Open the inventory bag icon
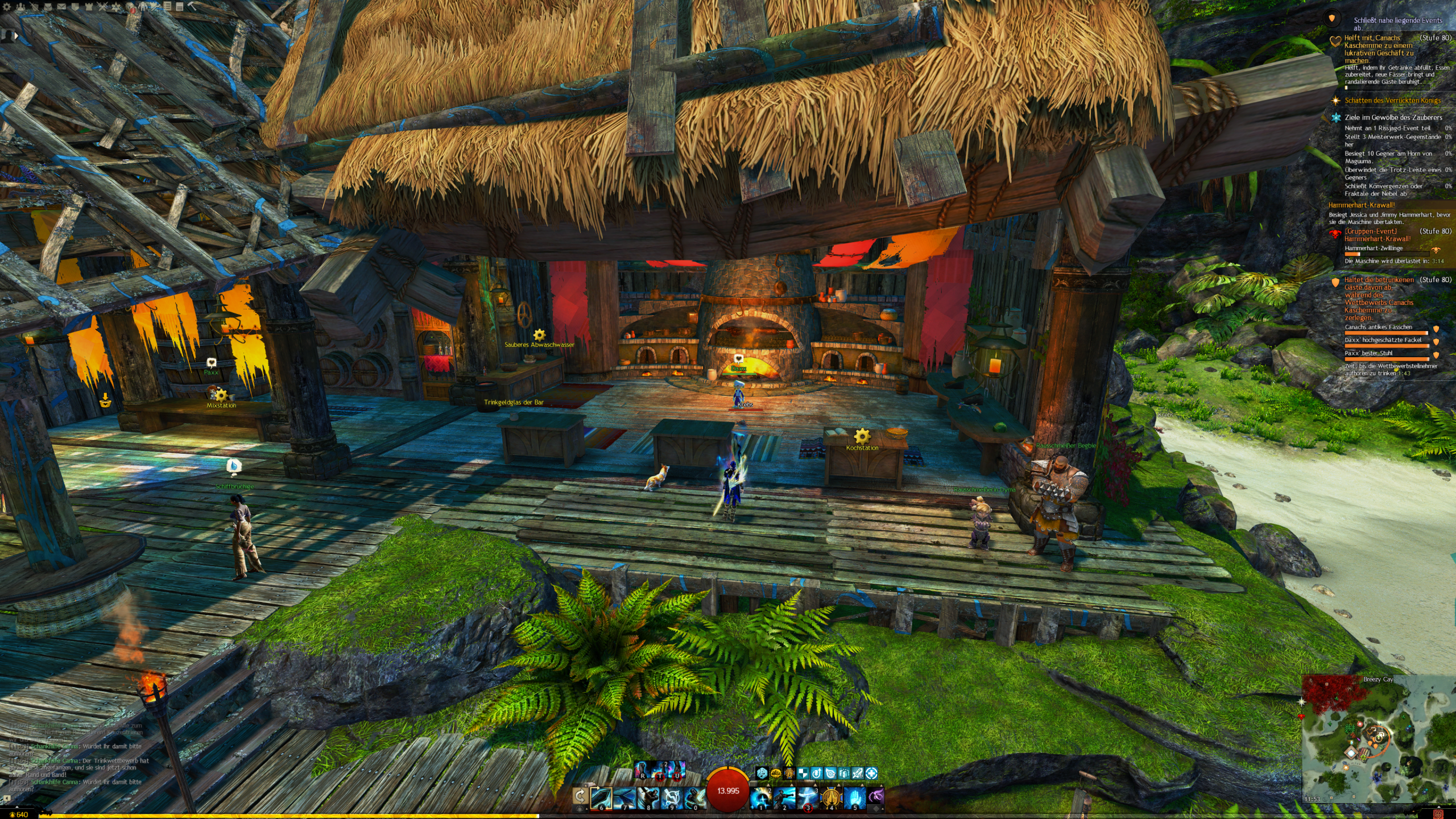 [48, 7]
